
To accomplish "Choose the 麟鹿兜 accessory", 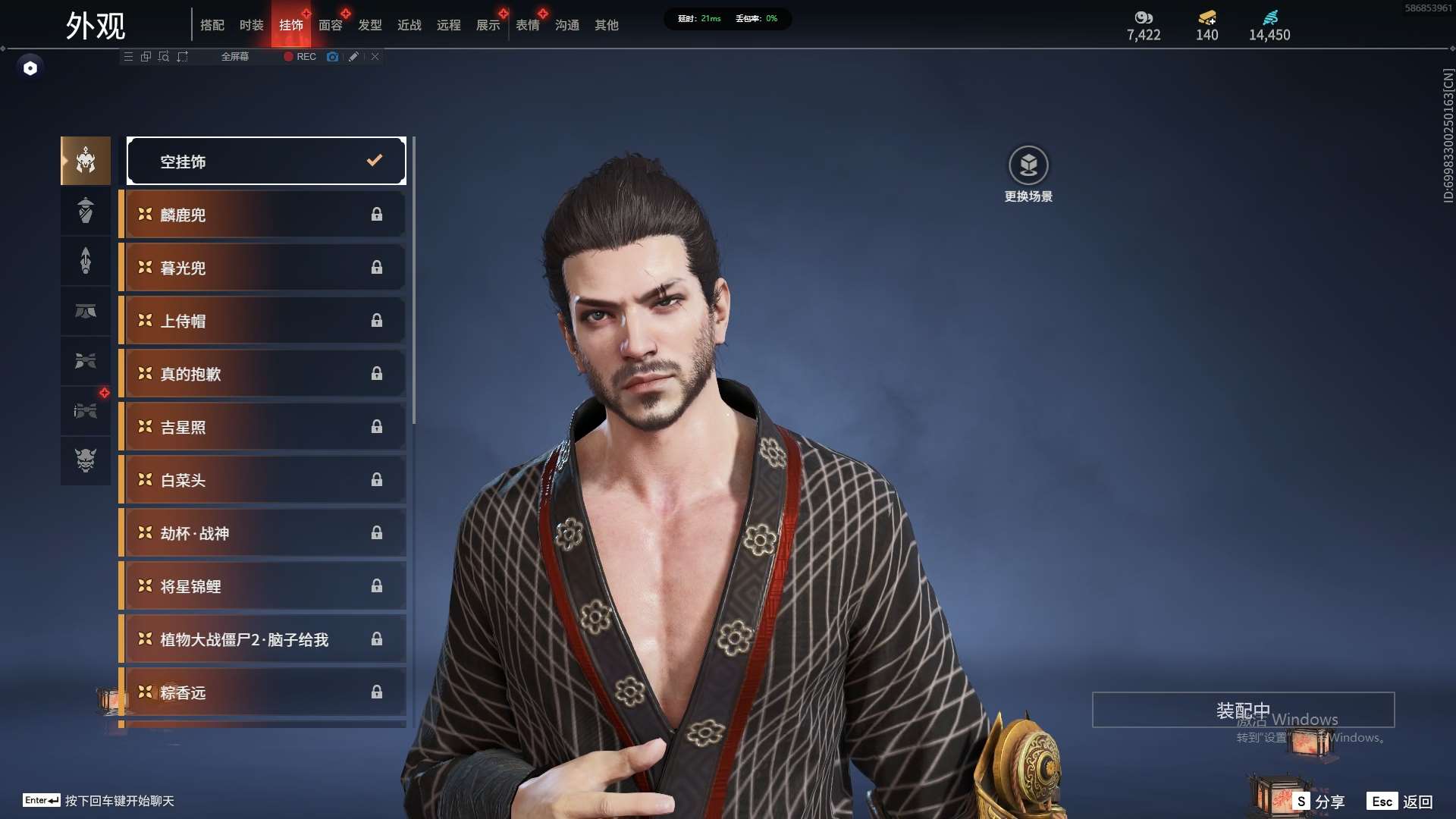I will [x=262, y=215].
